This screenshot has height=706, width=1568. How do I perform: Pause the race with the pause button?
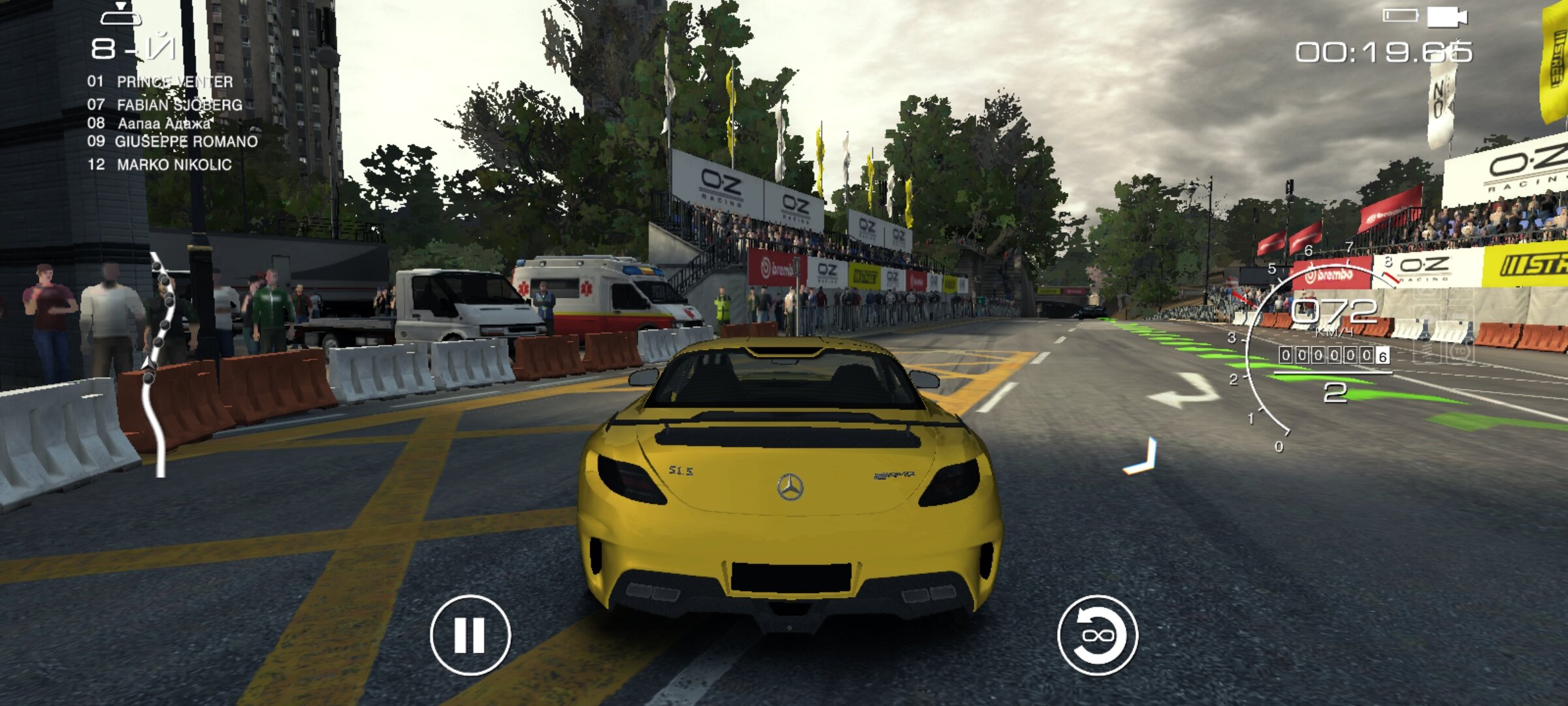[x=470, y=635]
